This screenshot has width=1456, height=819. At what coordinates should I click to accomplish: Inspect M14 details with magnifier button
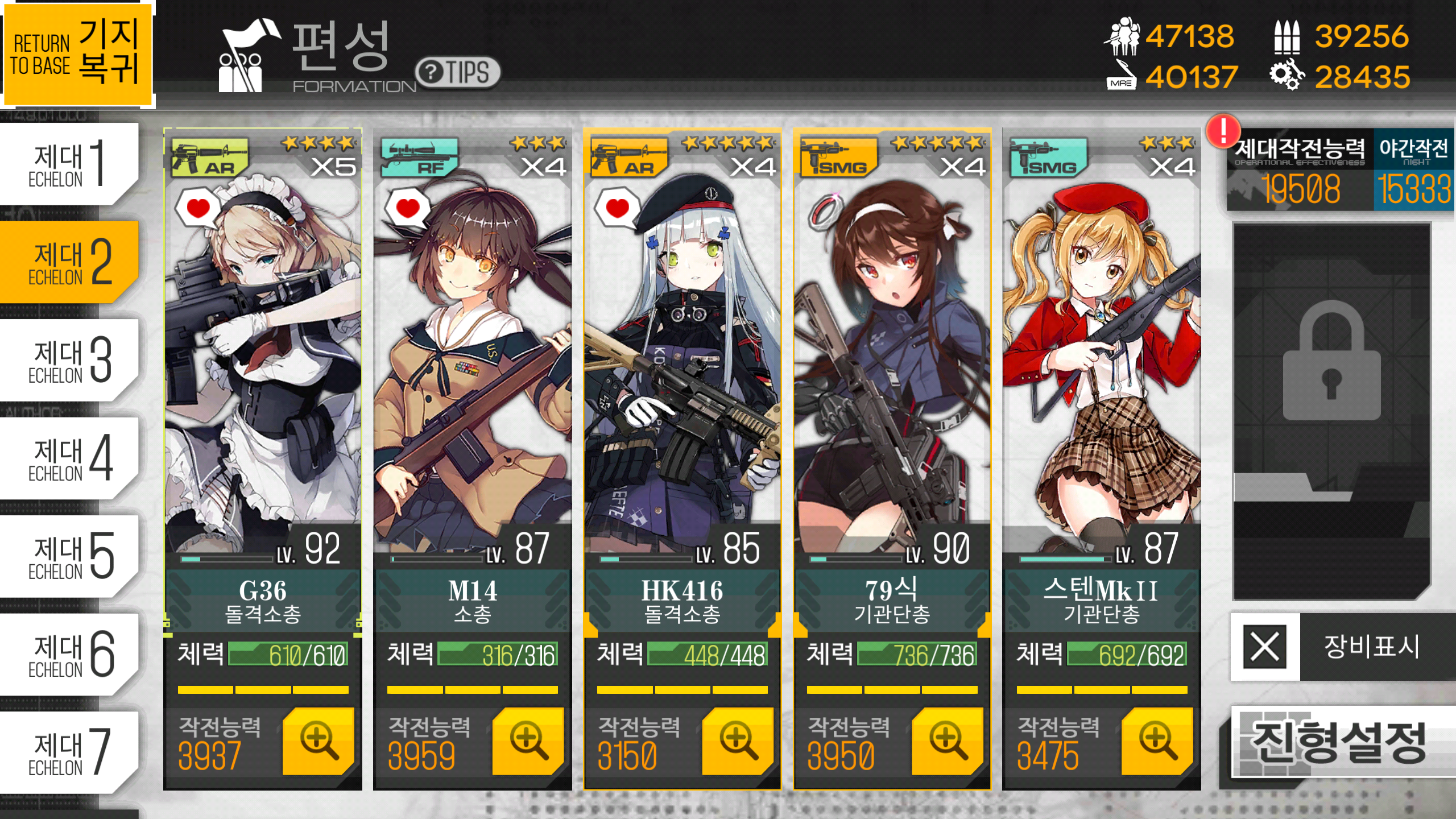[x=528, y=741]
